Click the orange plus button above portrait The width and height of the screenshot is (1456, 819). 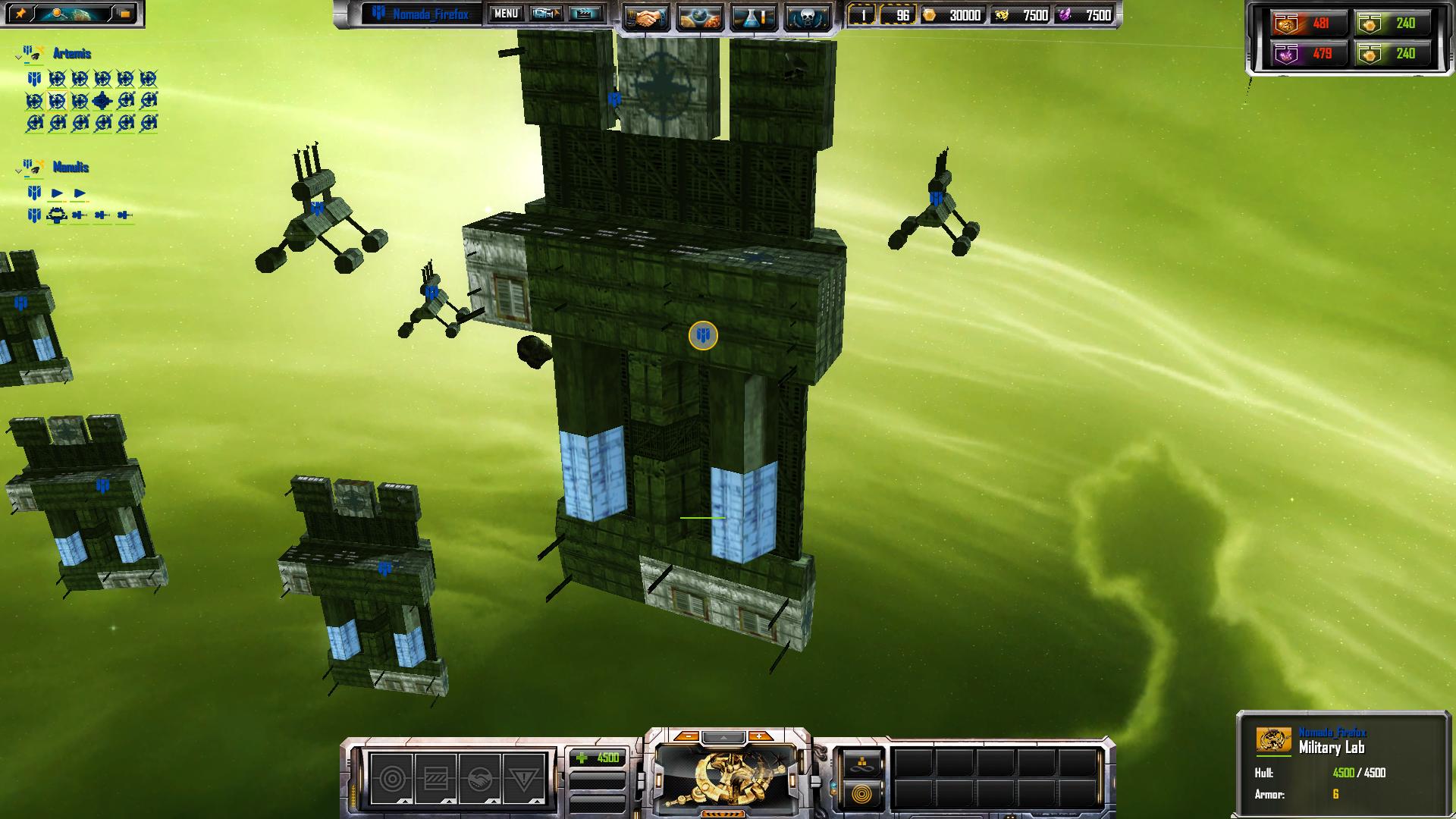[760, 736]
